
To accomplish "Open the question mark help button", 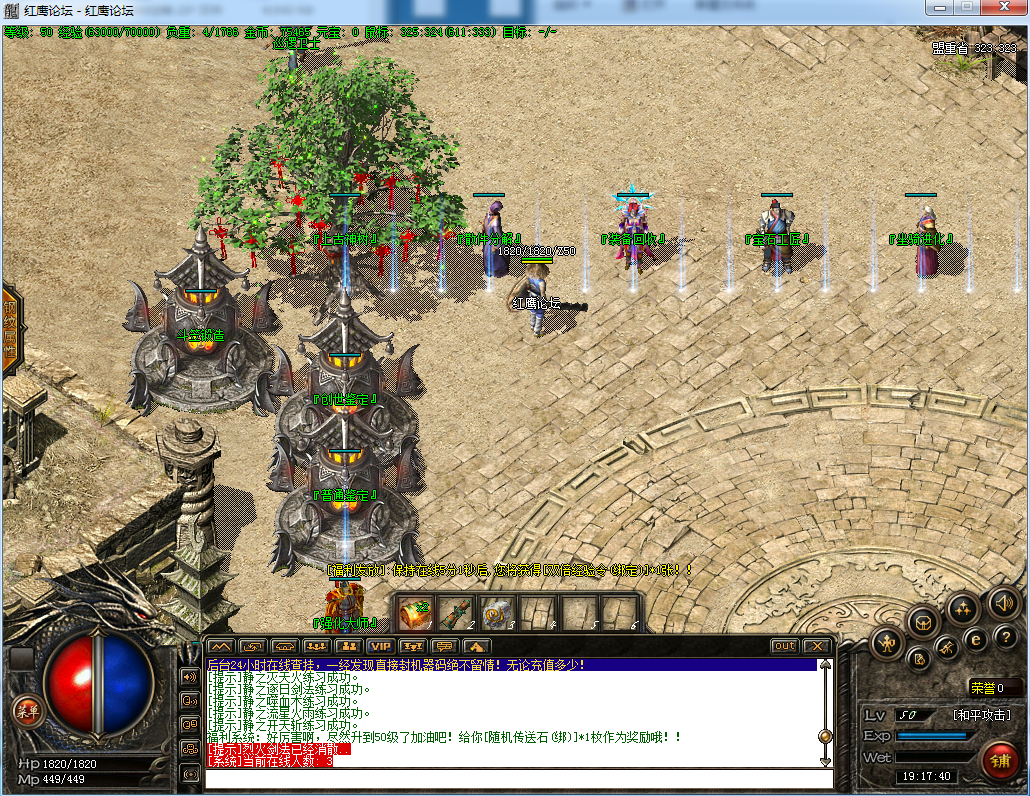I will [1005, 638].
